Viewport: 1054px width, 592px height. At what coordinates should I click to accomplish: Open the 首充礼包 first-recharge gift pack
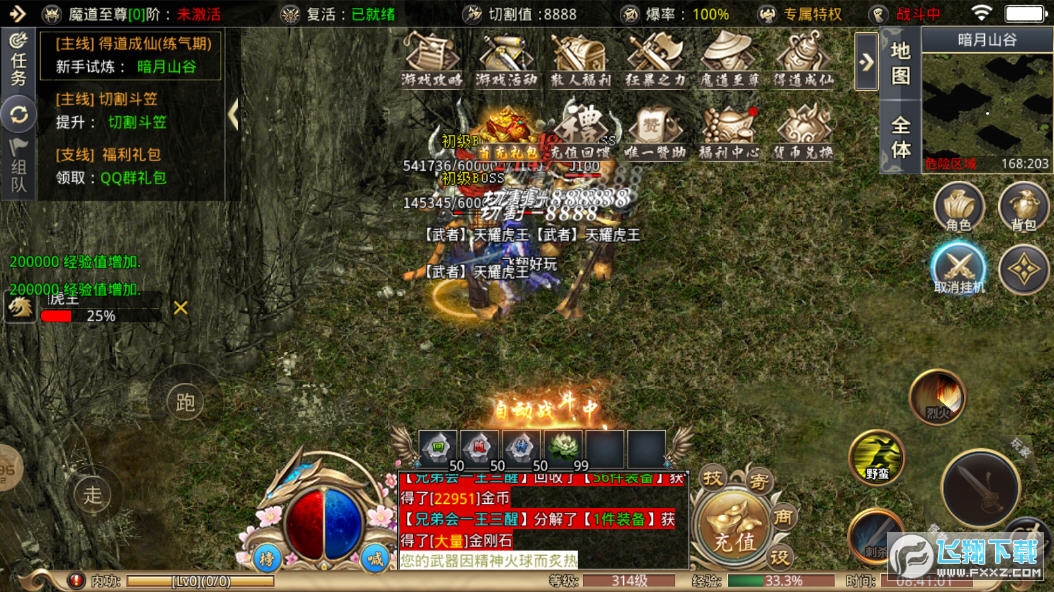508,133
